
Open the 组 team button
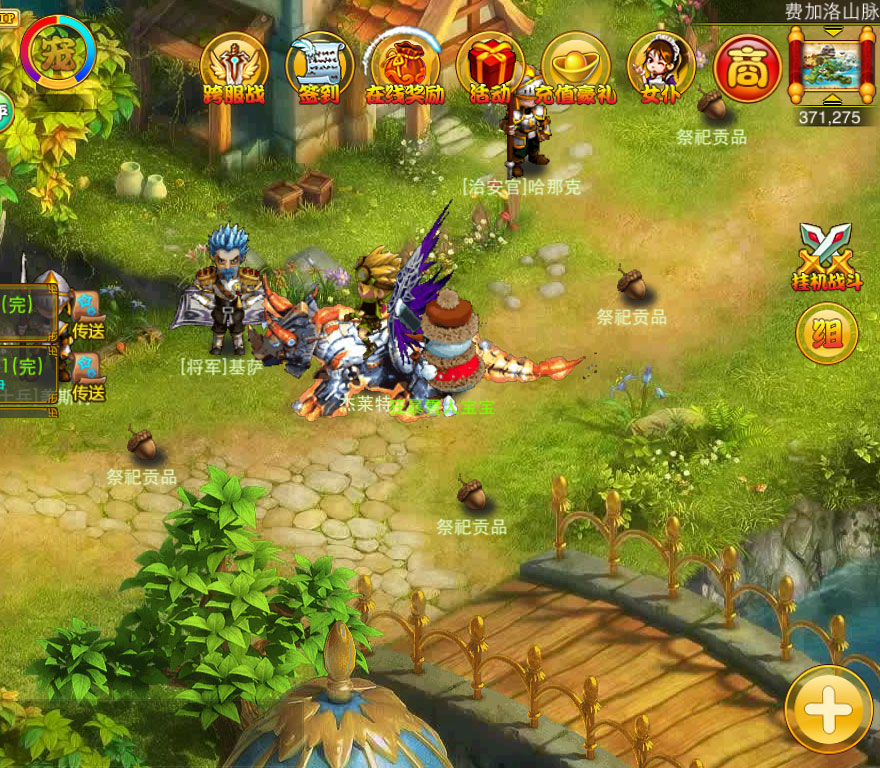pyautogui.click(x=827, y=333)
